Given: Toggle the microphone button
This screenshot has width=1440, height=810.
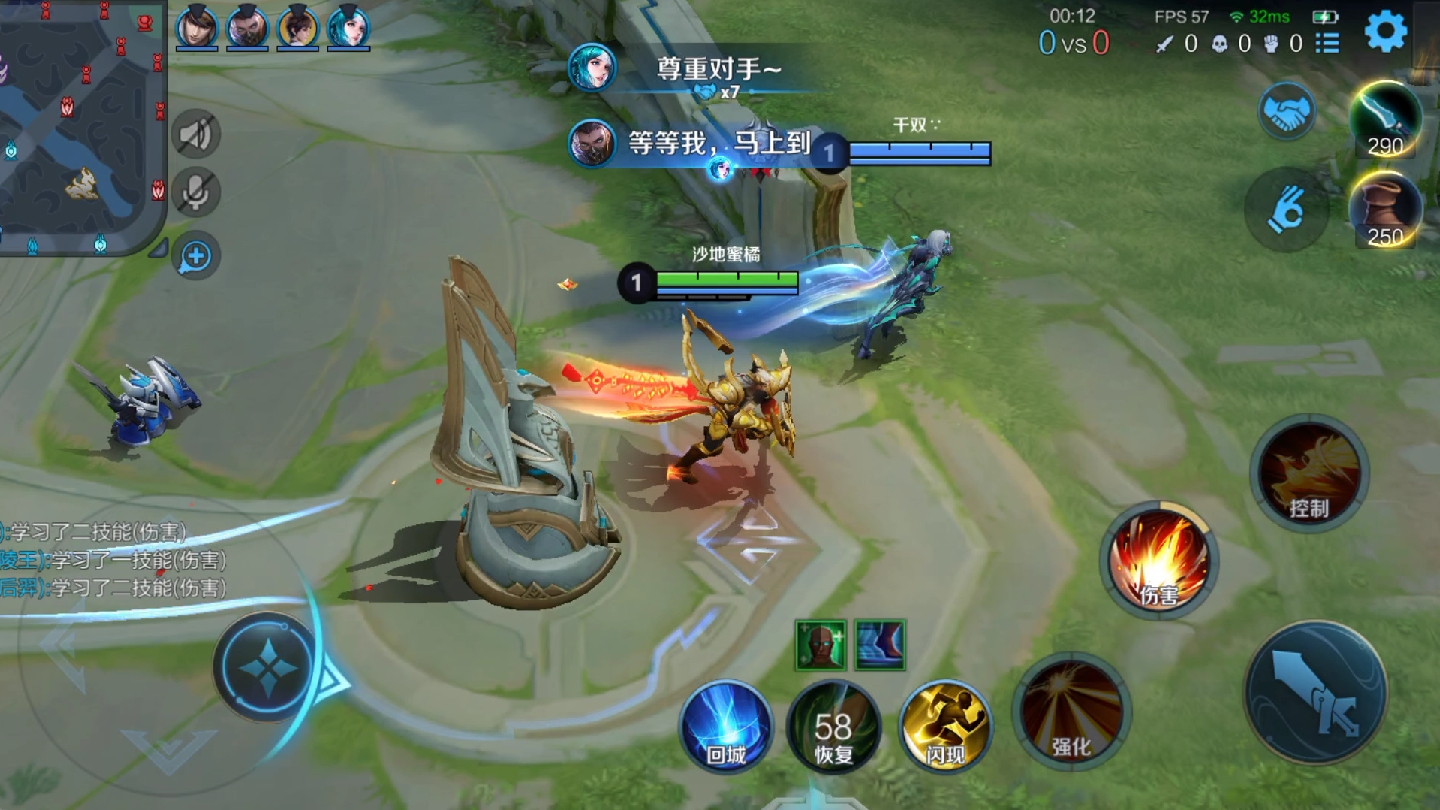Looking at the screenshot, I should click(196, 192).
